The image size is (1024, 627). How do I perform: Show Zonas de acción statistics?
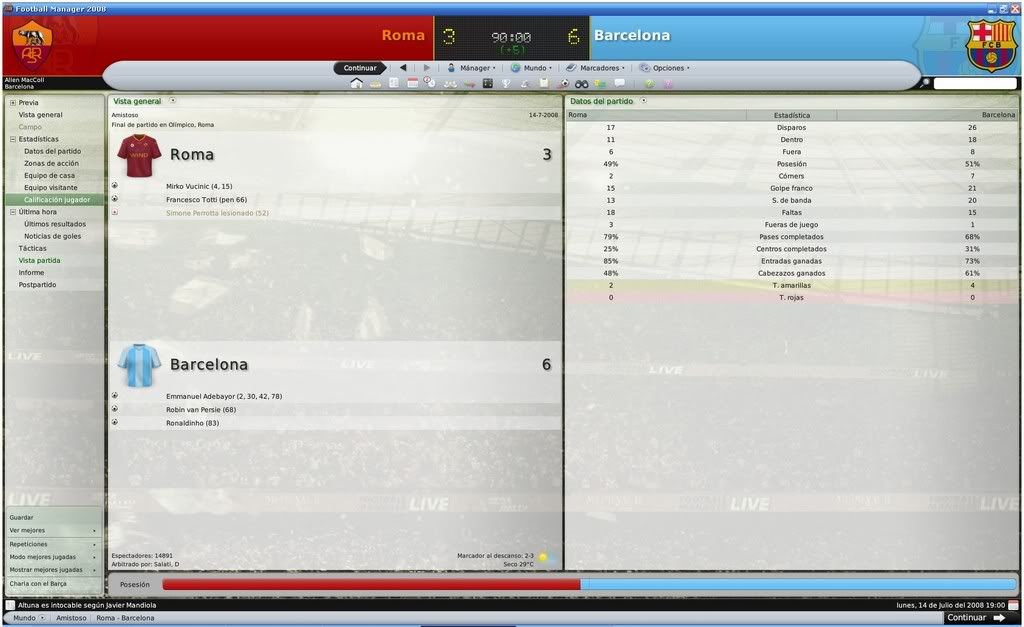(x=51, y=163)
